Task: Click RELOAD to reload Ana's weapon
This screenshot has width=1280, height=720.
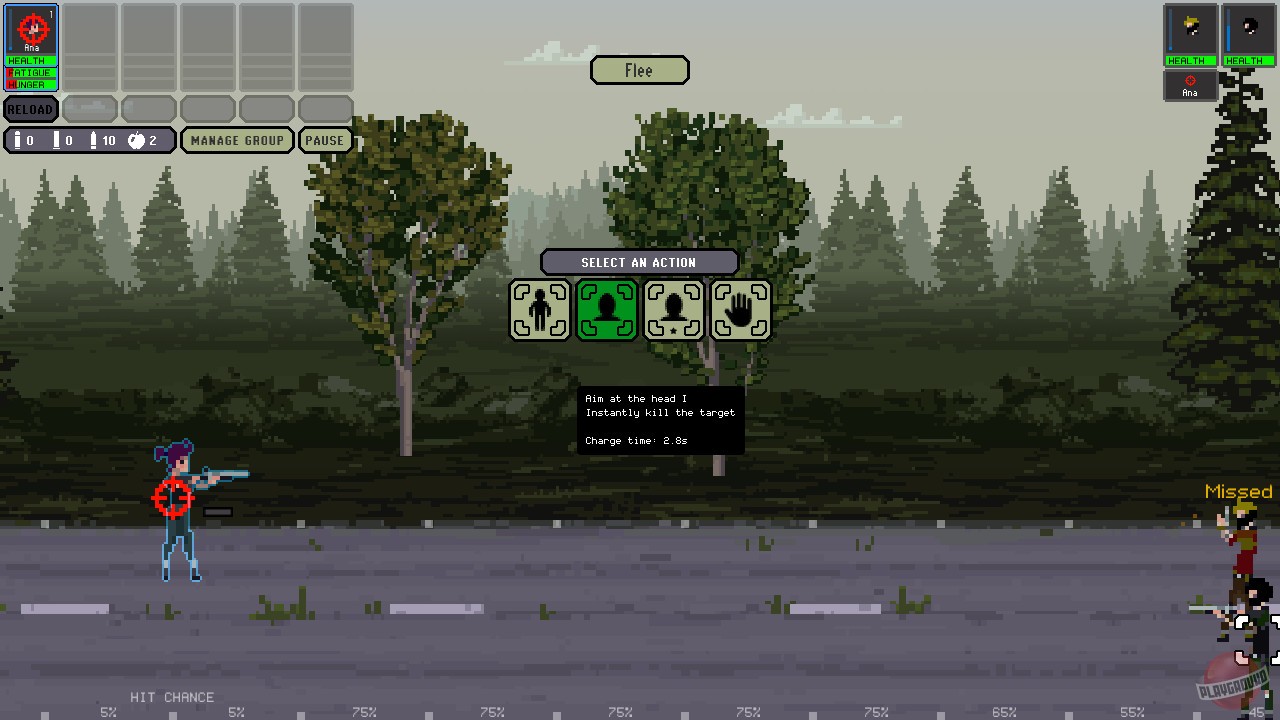Action: pyautogui.click(x=30, y=108)
